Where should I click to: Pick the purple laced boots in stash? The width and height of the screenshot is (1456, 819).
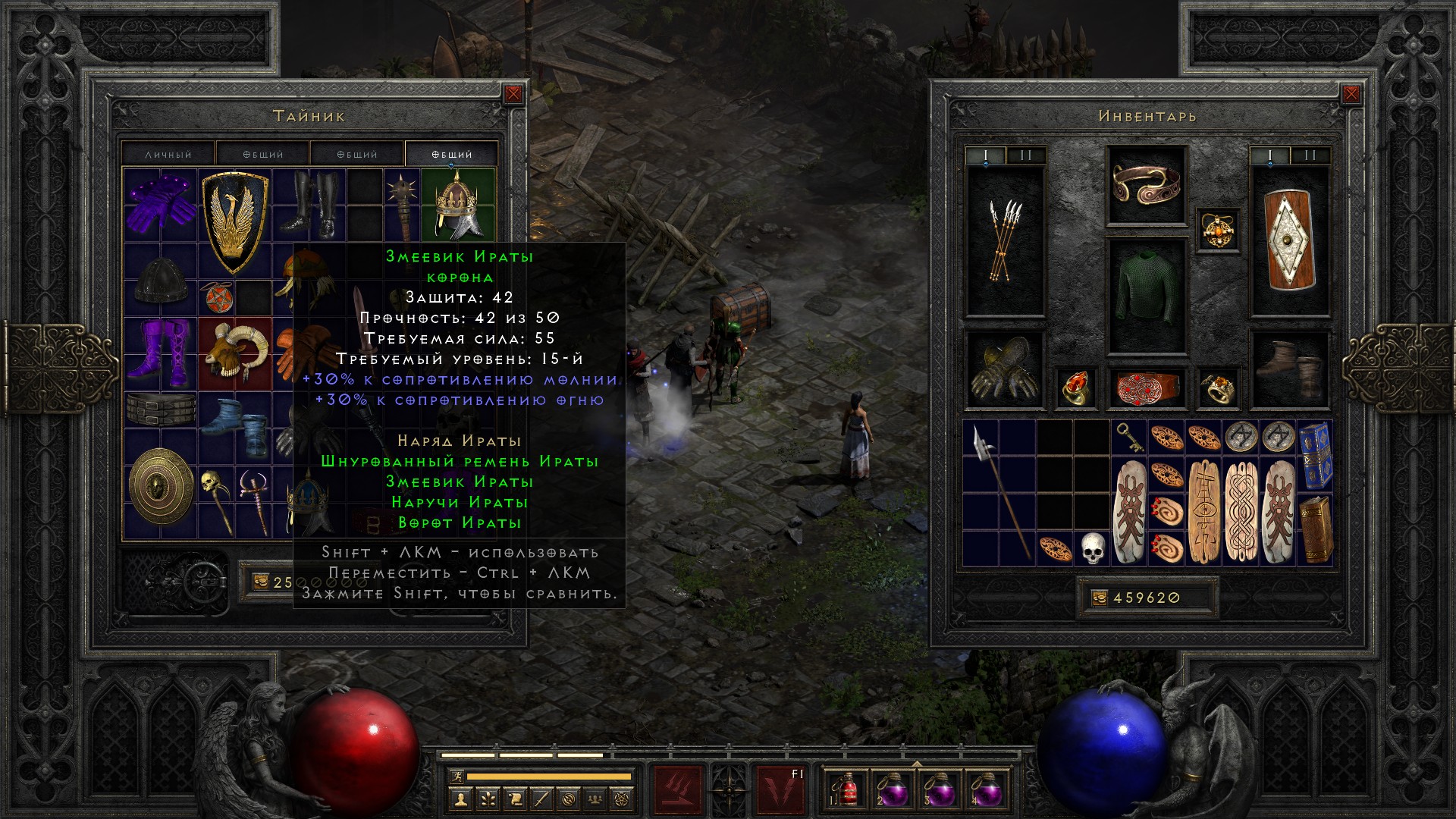pos(160,352)
